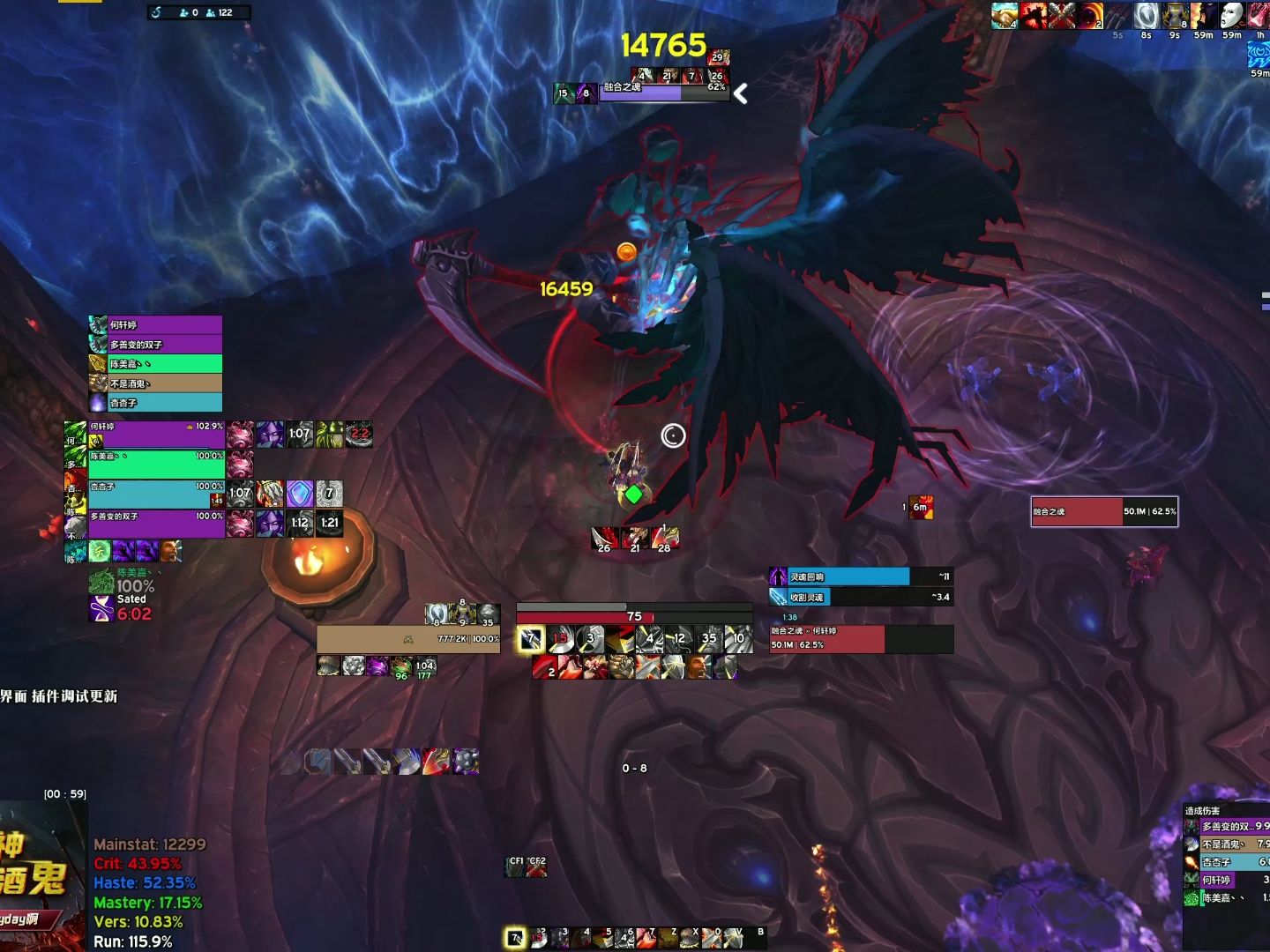1270x952 pixels.
Task: Click the CF1 icon near screen center
Action: [x=515, y=867]
